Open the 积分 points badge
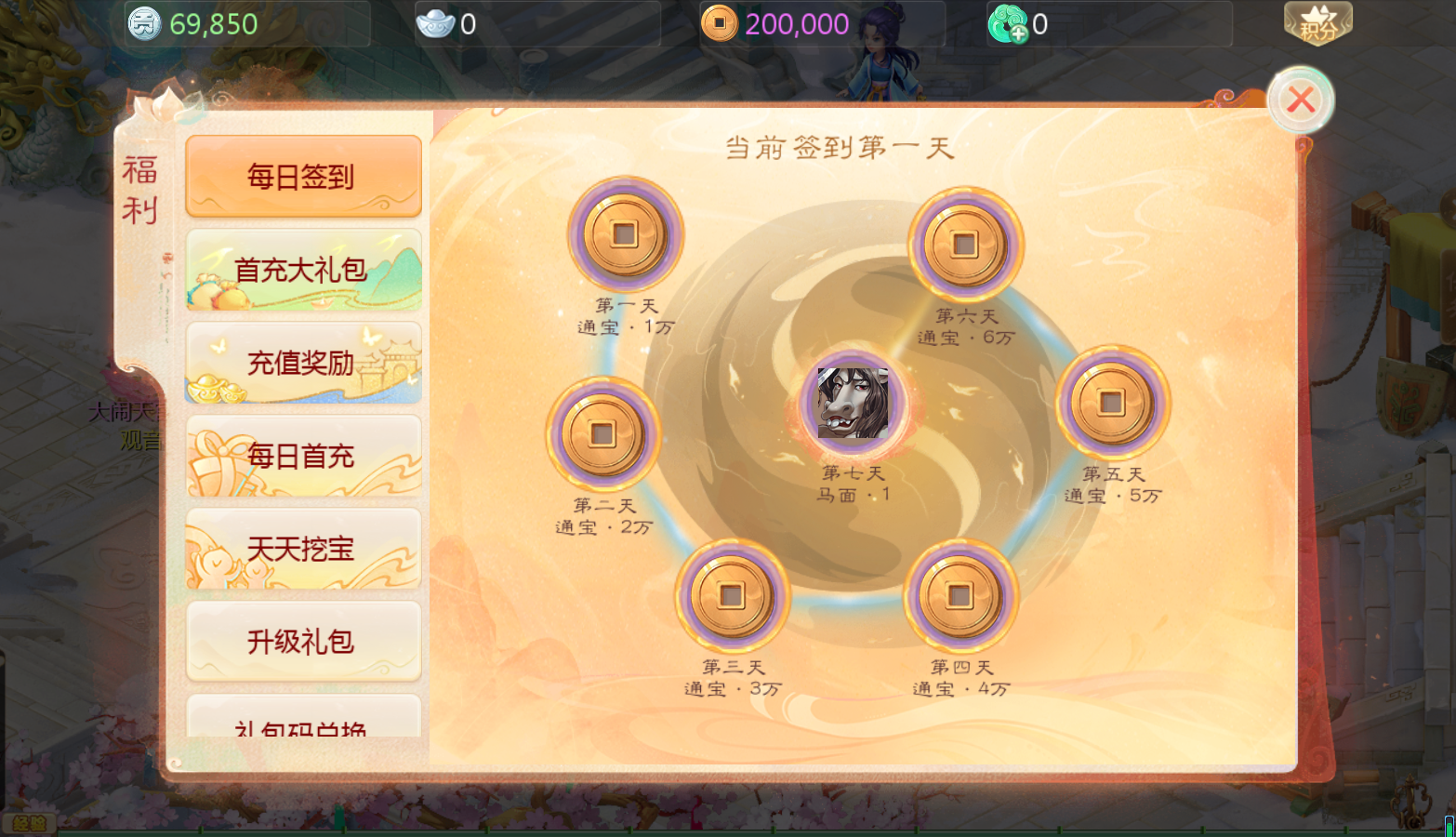The image size is (1456, 837). [1317, 23]
